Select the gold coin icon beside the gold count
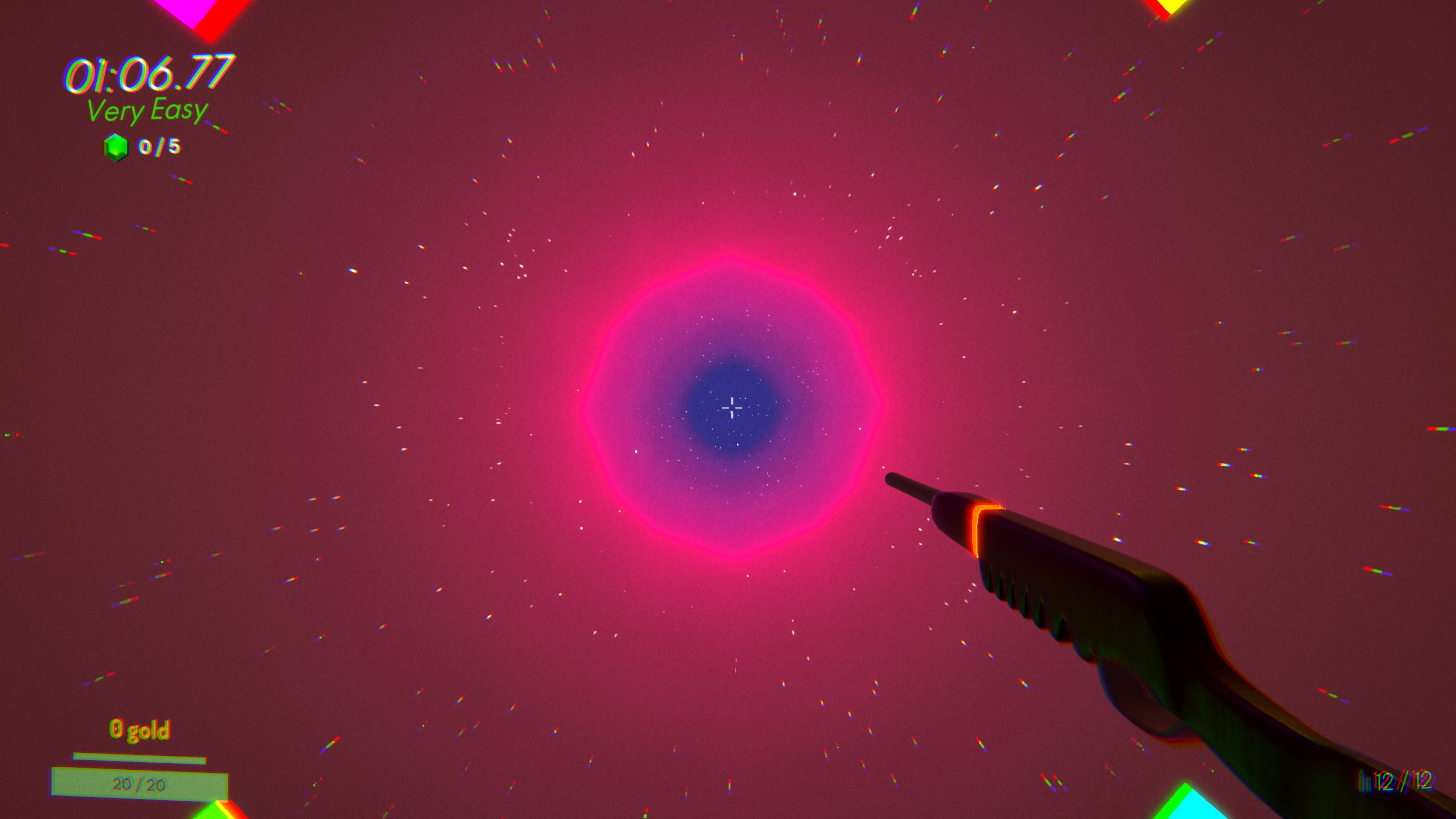This screenshot has width=1456, height=819. (116, 729)
